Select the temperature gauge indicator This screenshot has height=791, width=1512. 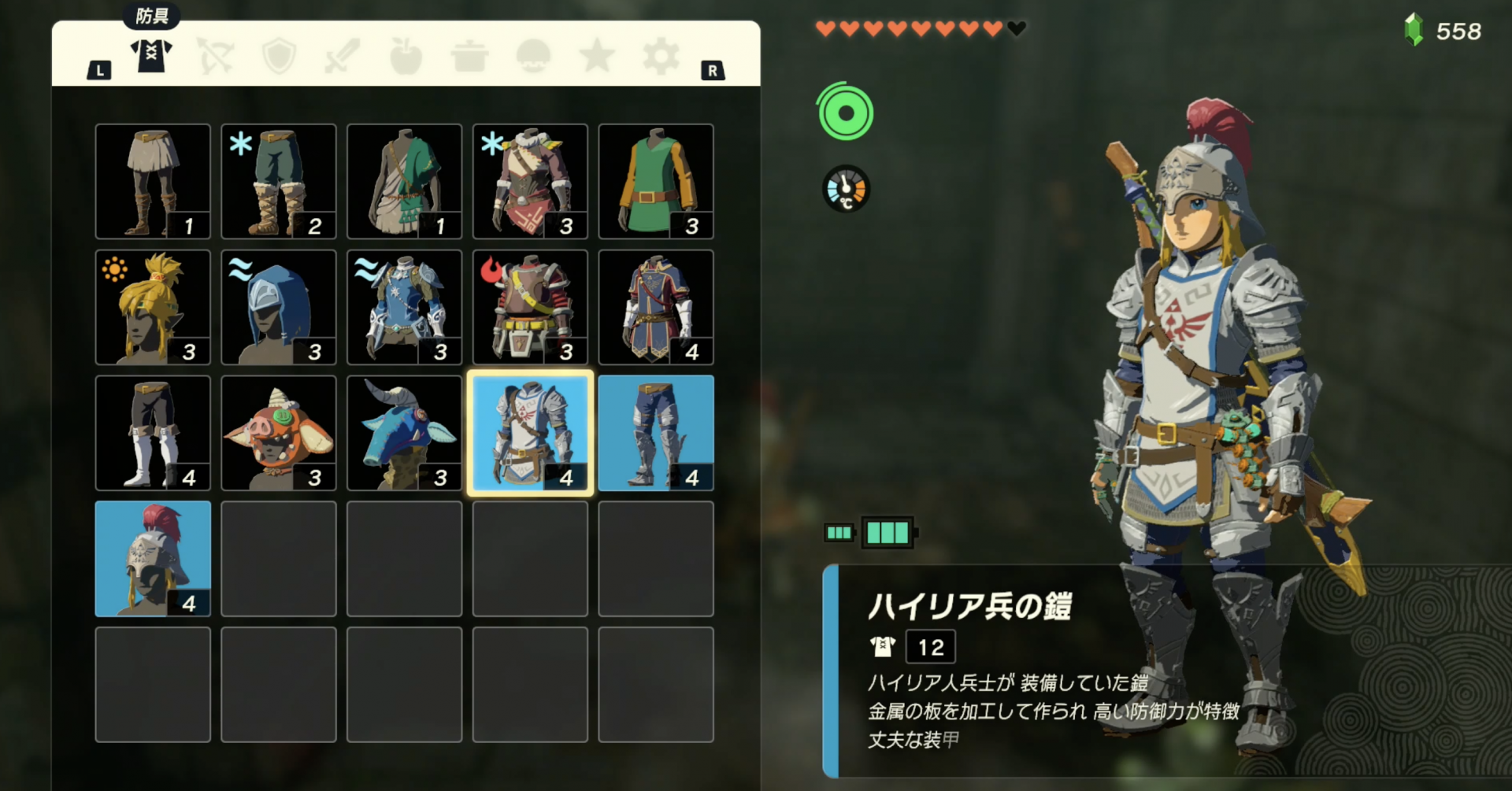click(845, 188)
